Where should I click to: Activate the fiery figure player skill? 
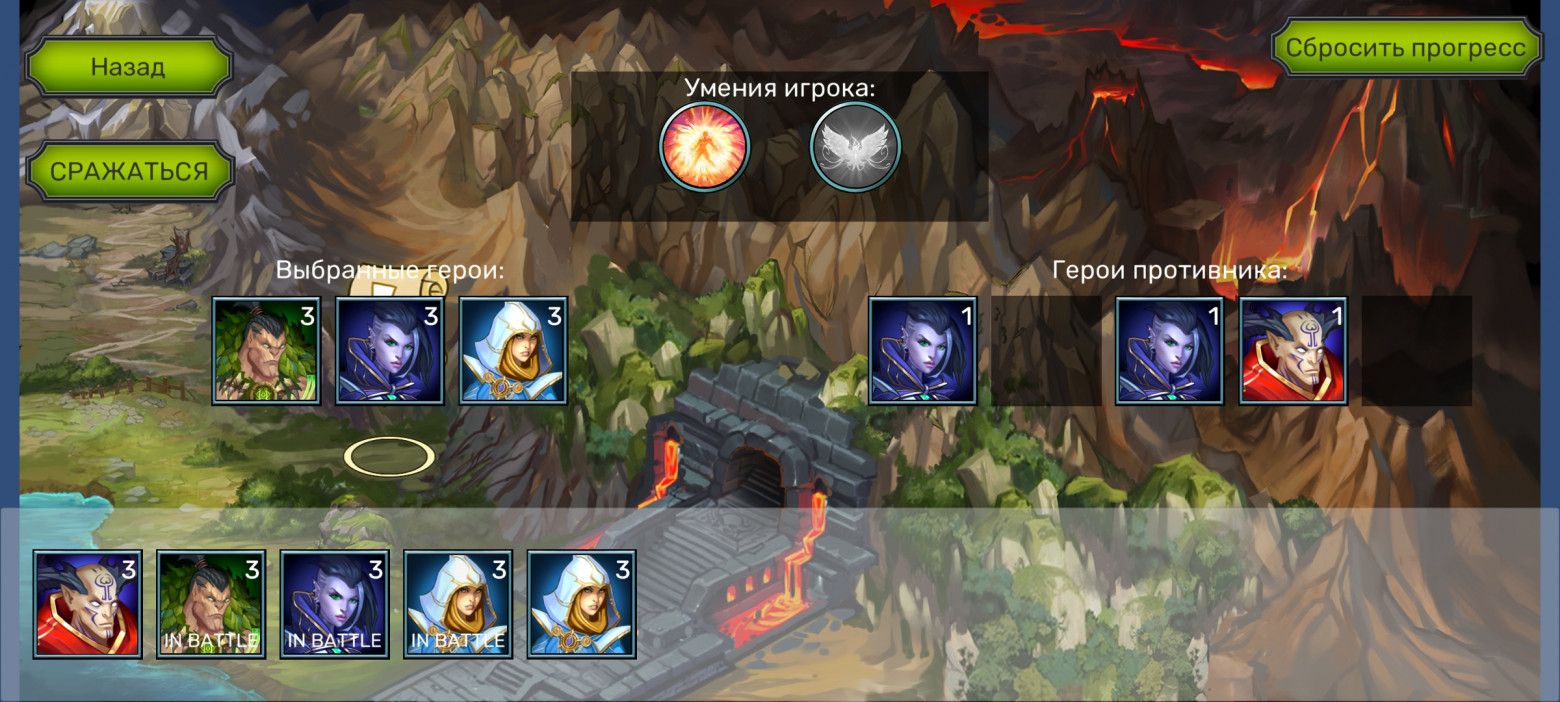pyautogui.click(x=704, y=146)
